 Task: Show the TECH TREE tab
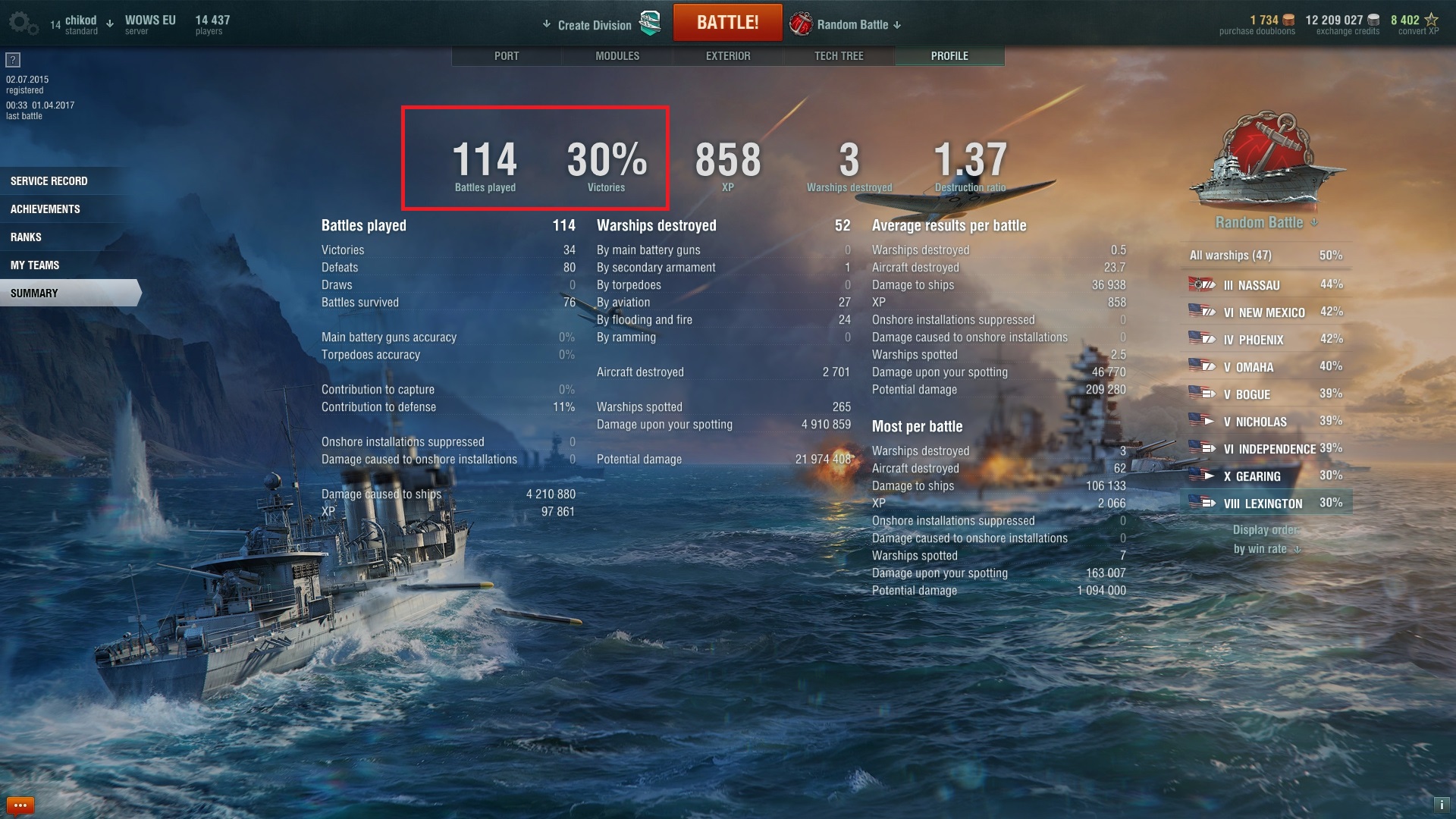click(x=839, y=56)
